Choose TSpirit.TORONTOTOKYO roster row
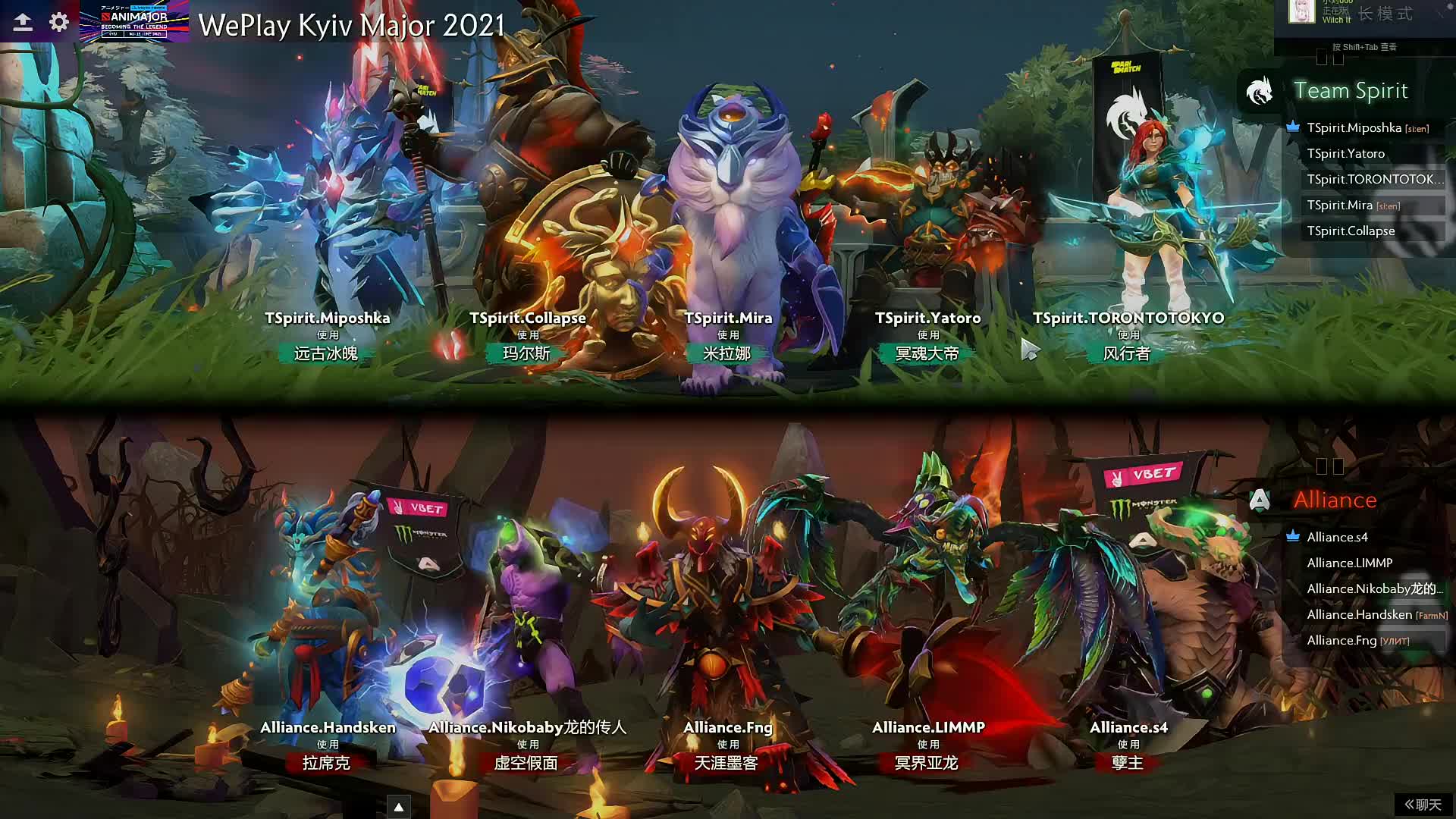 click(x=1374, y=180)
